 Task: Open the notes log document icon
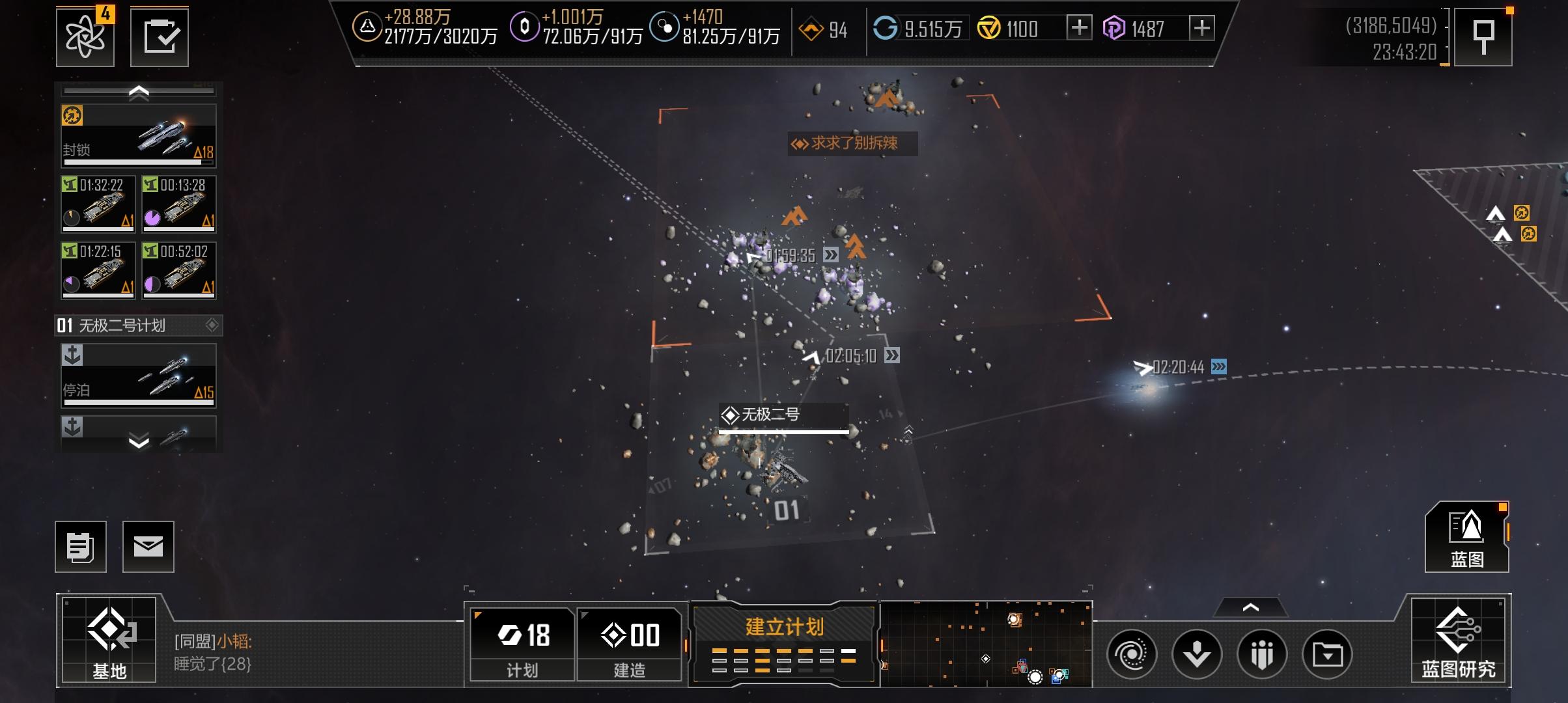point(81,547)
